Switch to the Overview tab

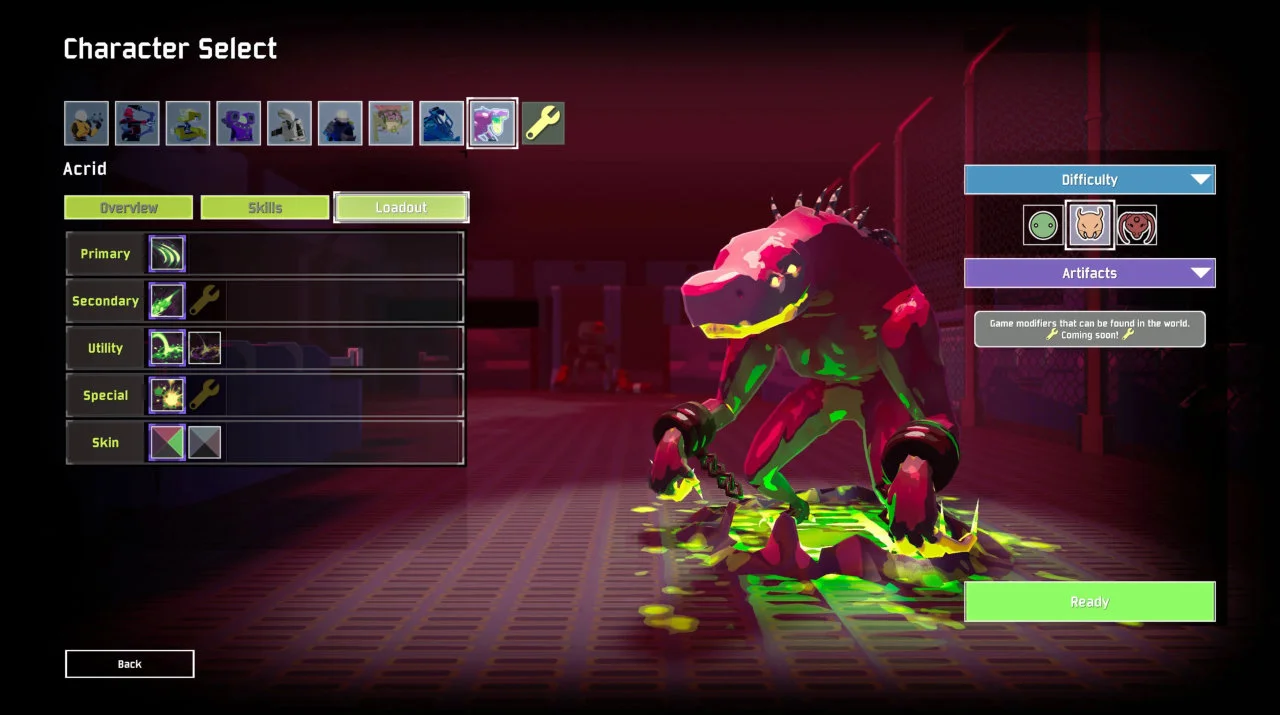pos(128,208)
